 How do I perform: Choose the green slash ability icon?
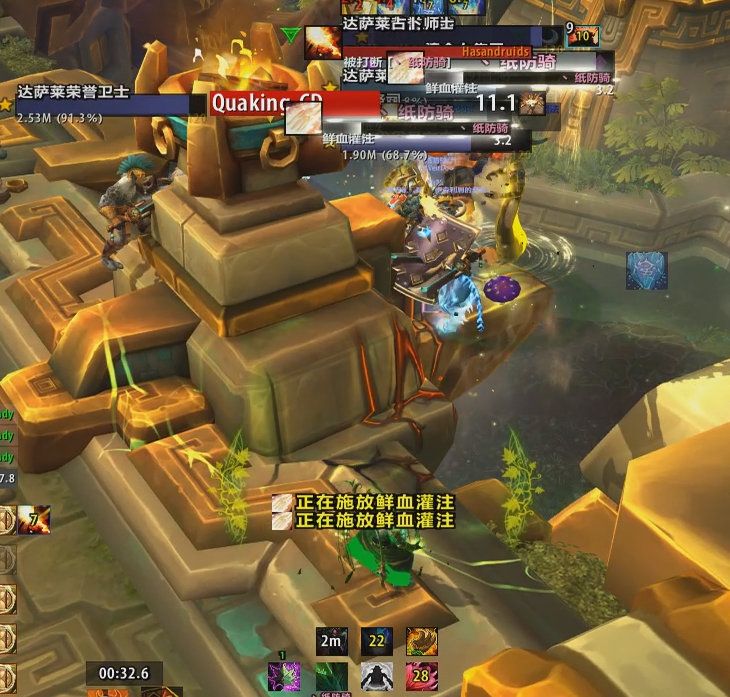click(330, 676)
